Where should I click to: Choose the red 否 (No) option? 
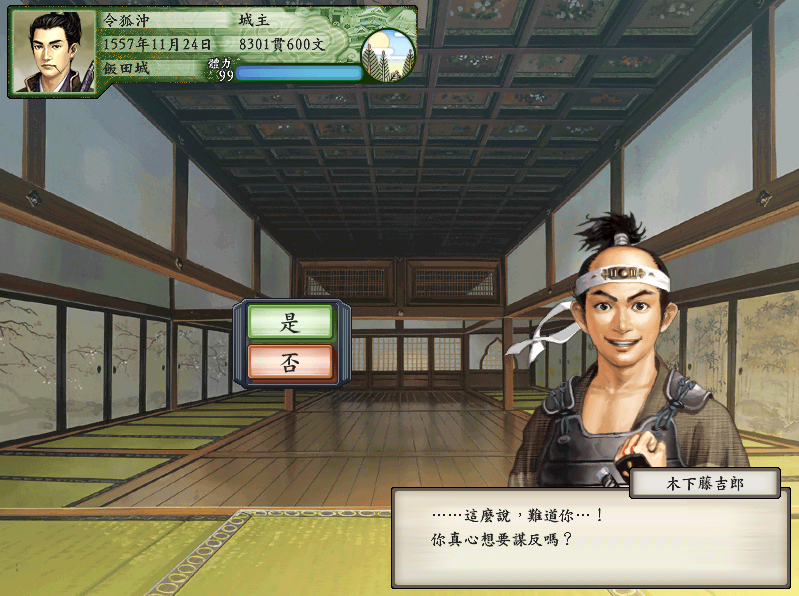click(290, 362)
